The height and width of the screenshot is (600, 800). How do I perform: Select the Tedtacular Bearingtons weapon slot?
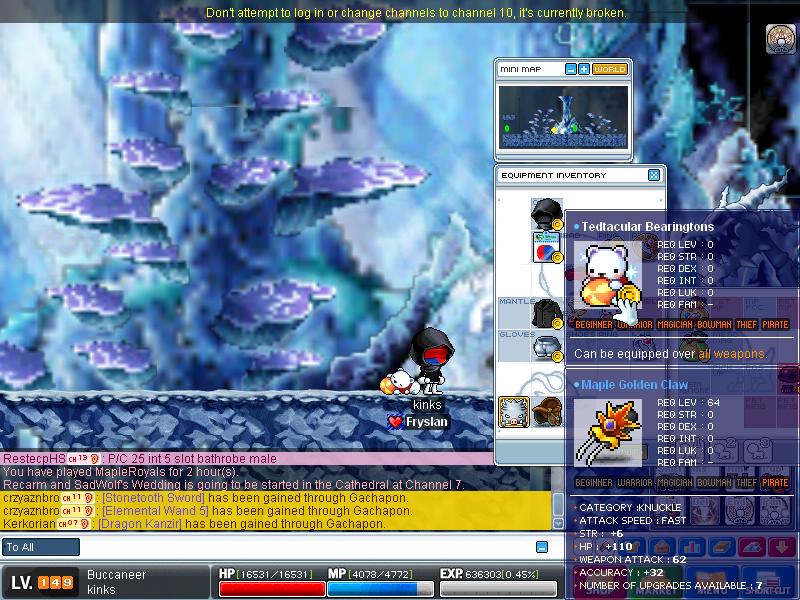tap(514, 412)
